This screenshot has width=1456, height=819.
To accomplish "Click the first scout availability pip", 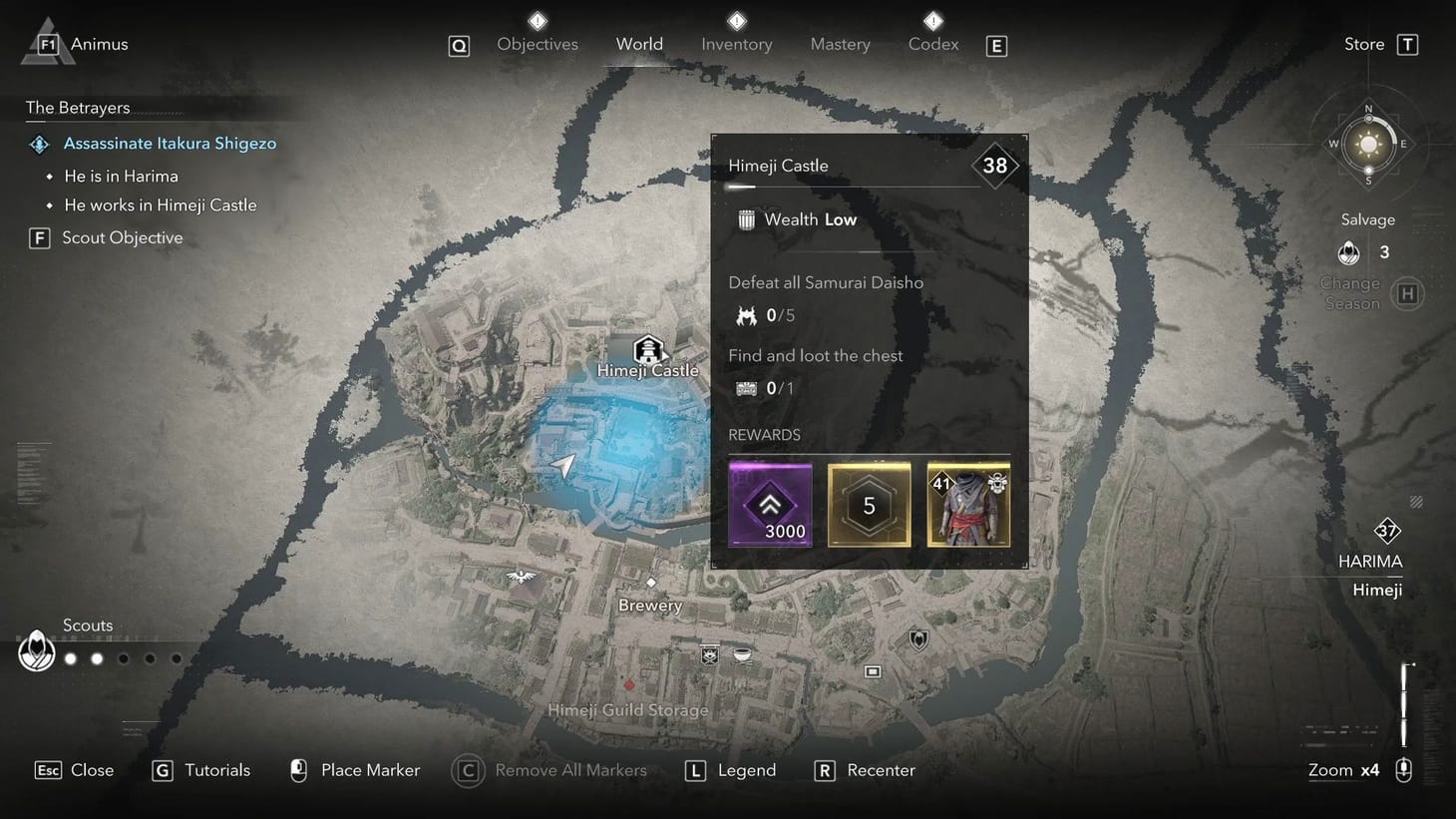I will pos(70,658).
